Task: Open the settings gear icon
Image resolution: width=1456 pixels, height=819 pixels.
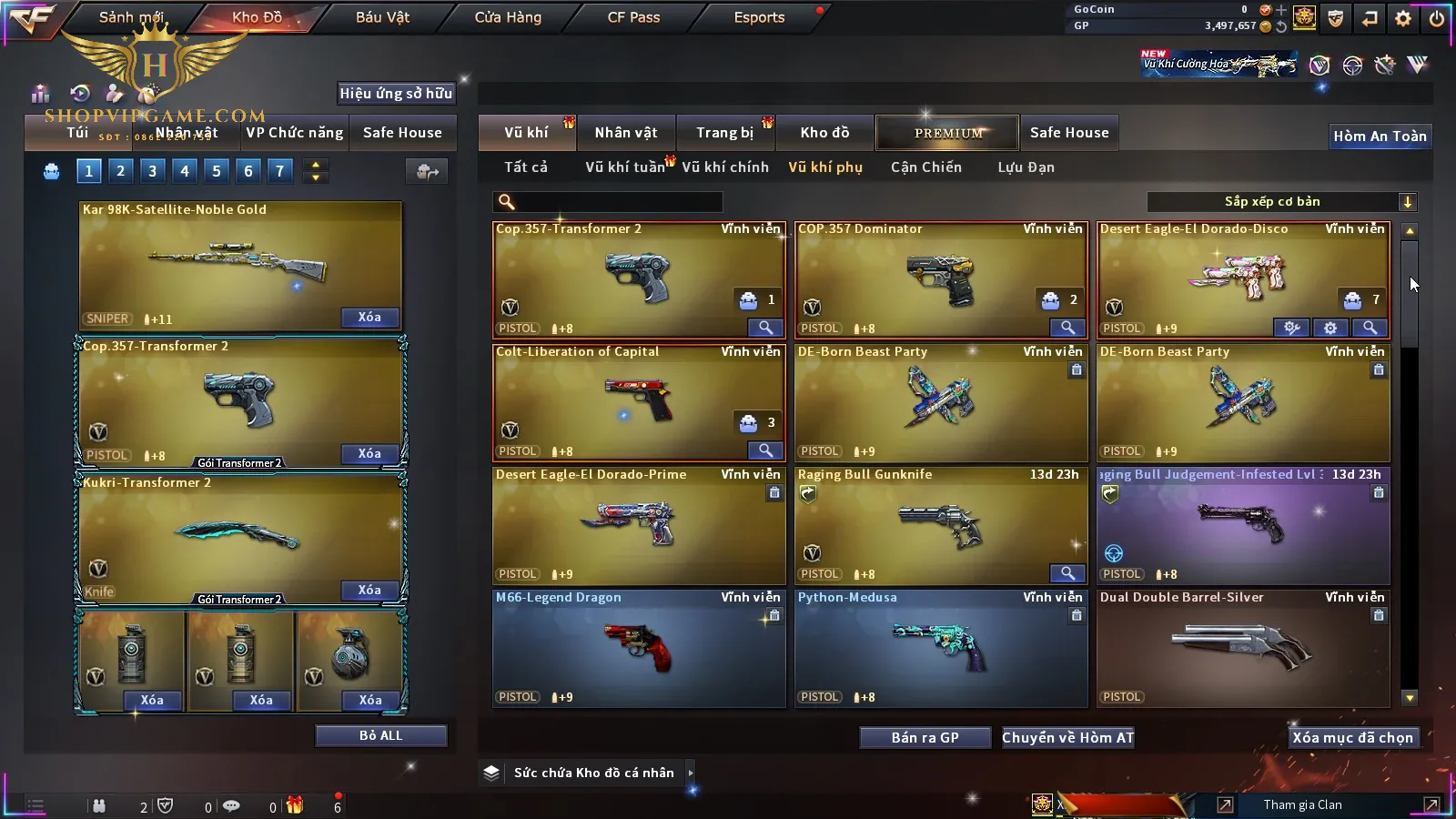Action: [x=1403, y=18]
